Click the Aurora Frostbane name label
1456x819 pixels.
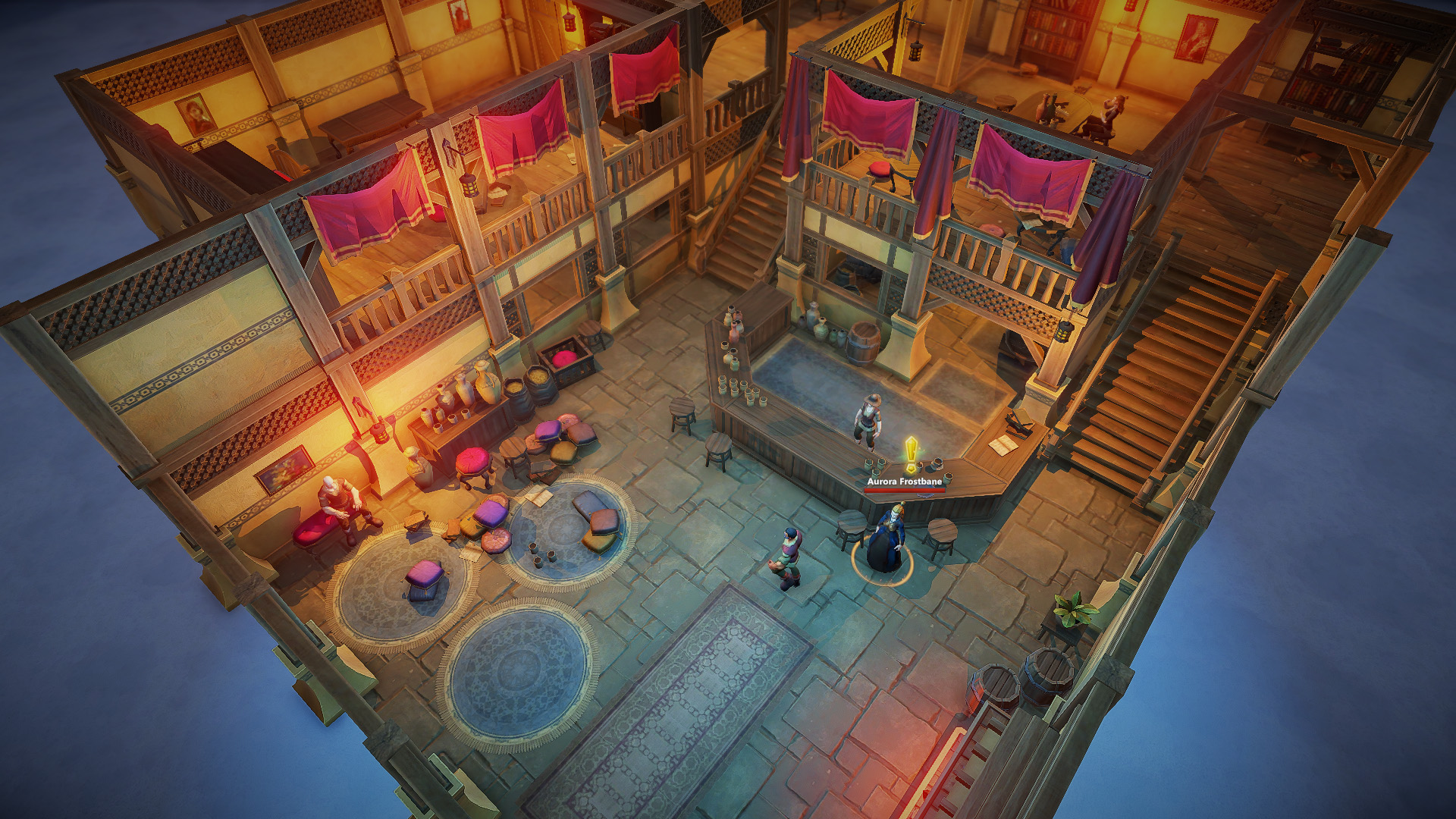pos(904,481)
